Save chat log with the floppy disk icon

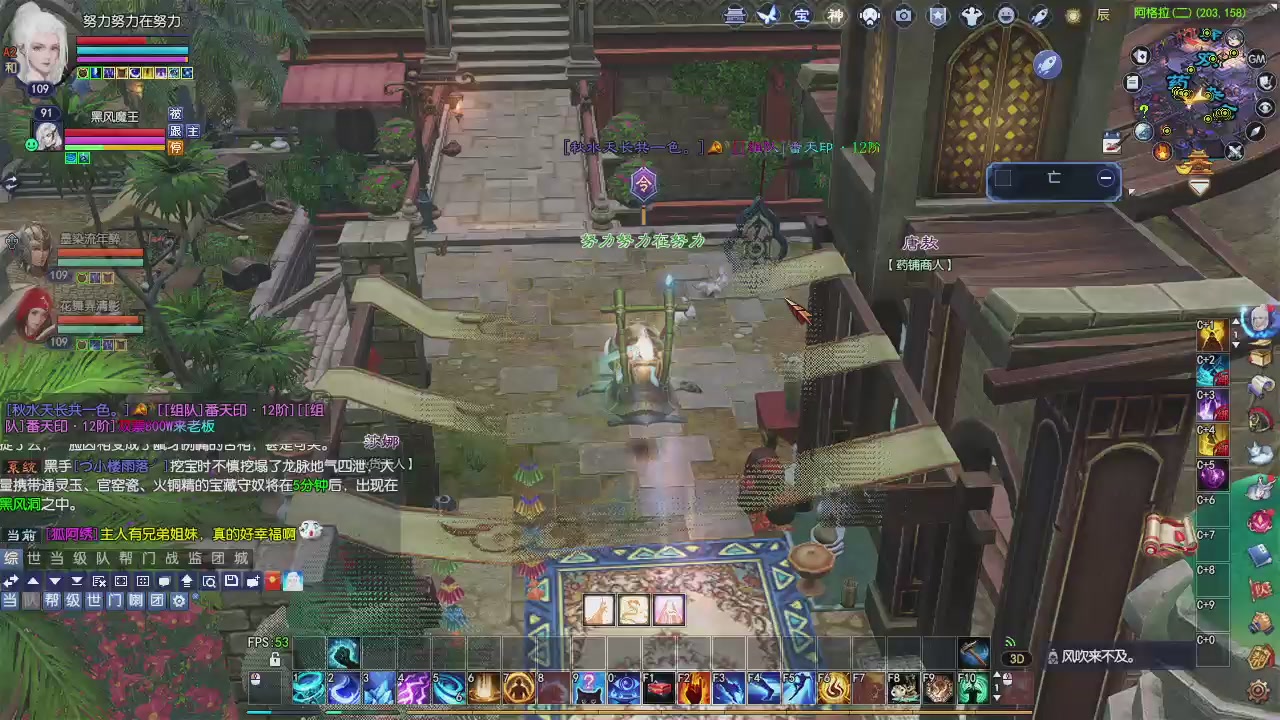[231, 581]
